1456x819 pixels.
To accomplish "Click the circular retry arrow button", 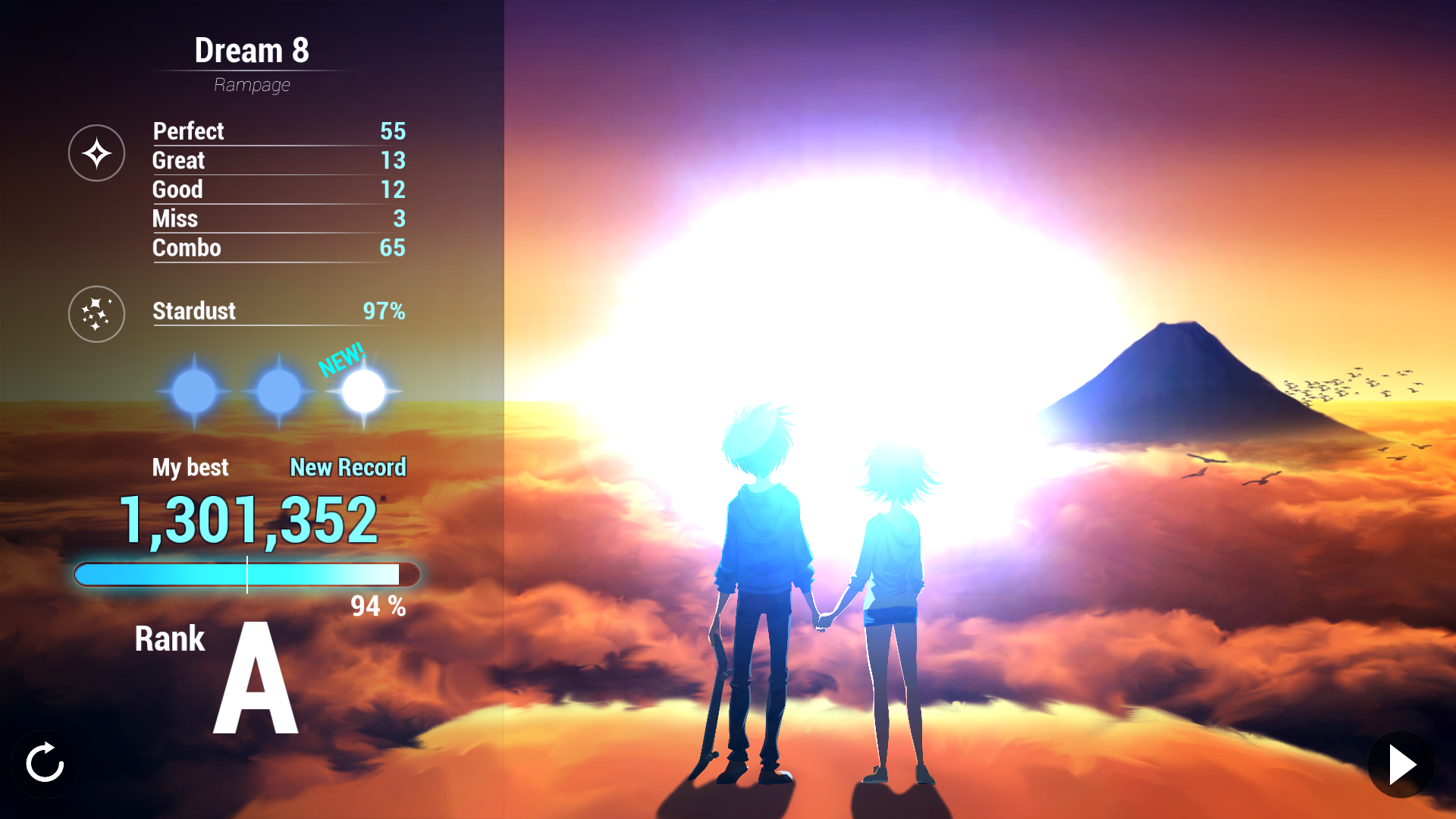I will 45,762.
